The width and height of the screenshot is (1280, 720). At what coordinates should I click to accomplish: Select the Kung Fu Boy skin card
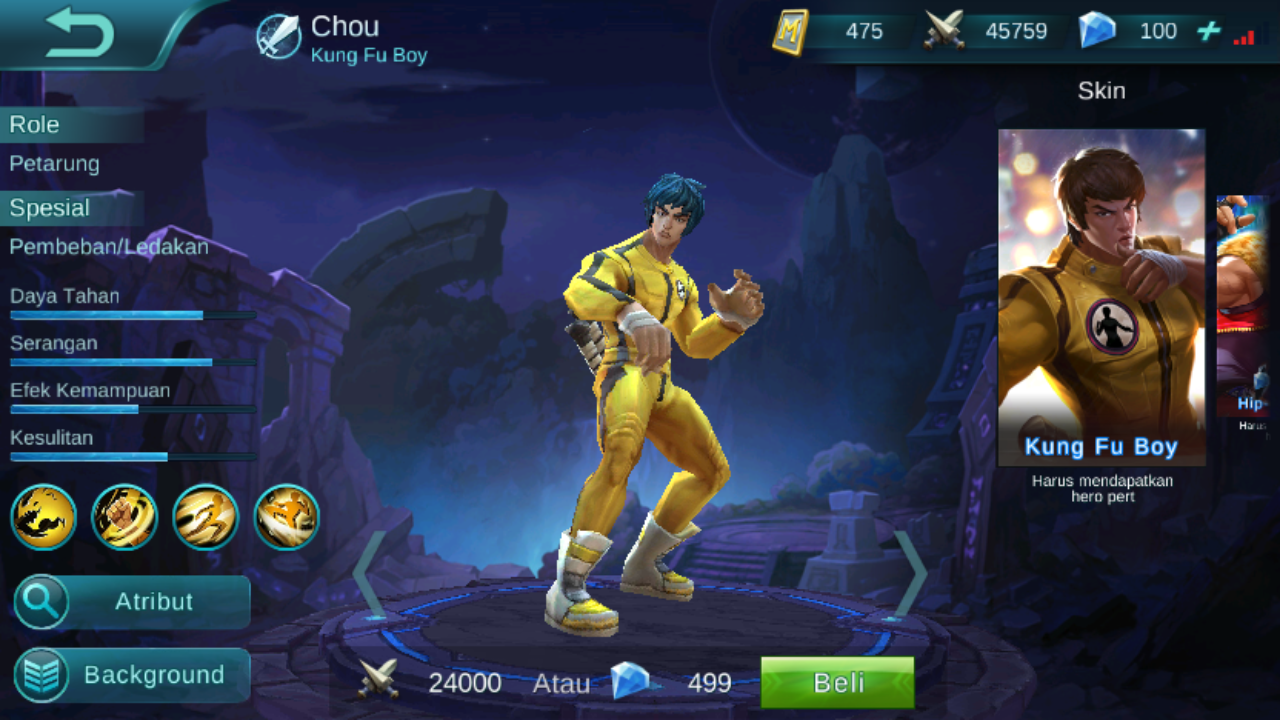tap(1102, 290)
